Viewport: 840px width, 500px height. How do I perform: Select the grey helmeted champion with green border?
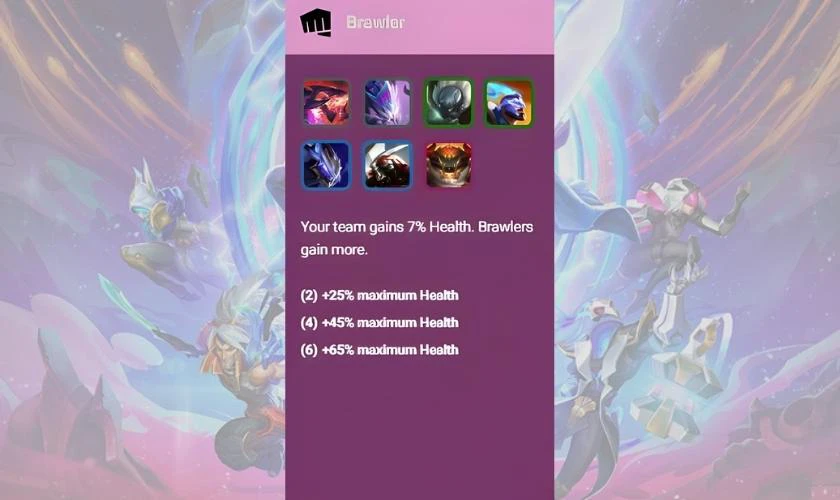448,103
